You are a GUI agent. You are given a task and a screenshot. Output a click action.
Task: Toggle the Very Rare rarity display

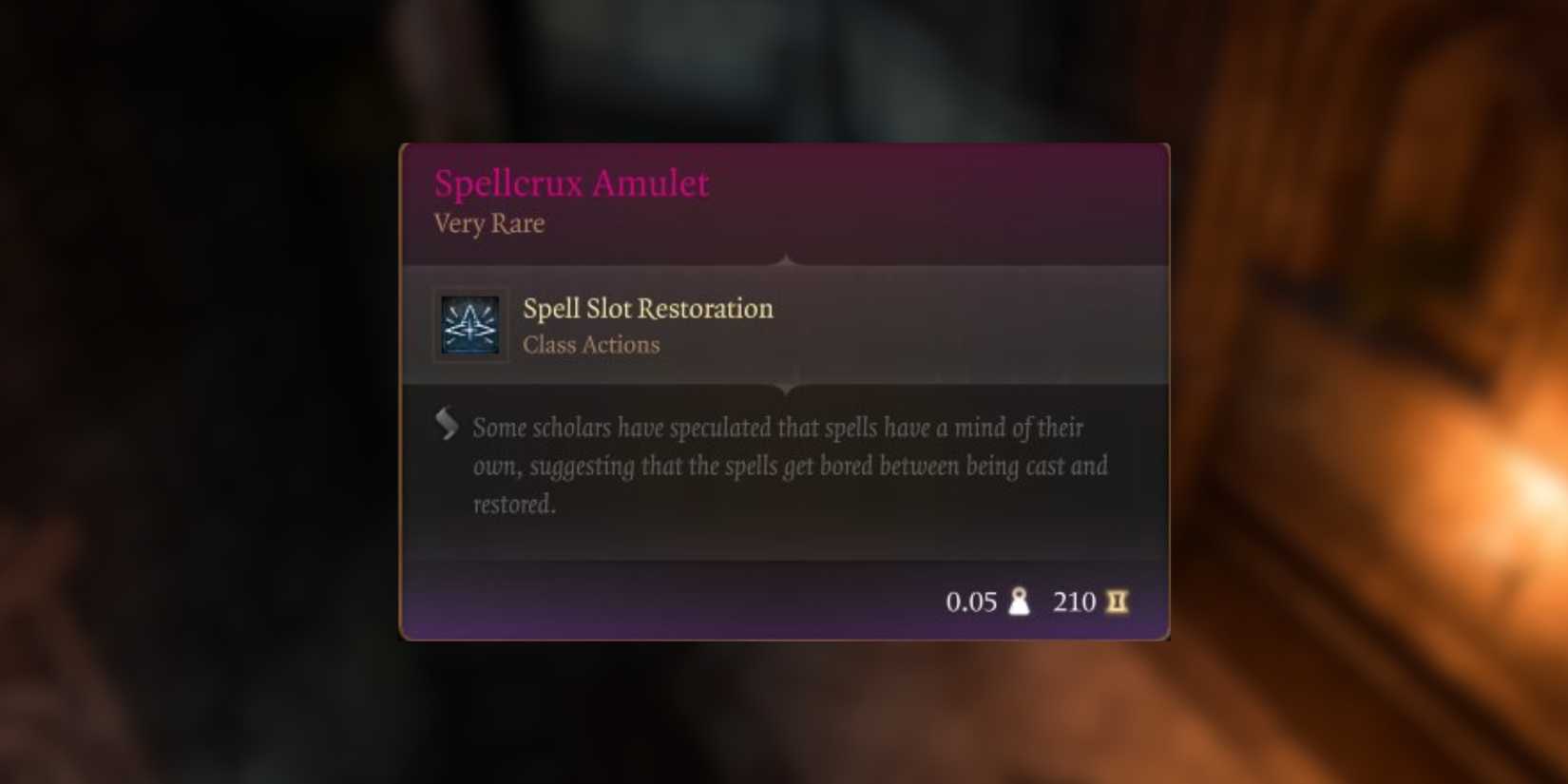[x=488, y=223]
